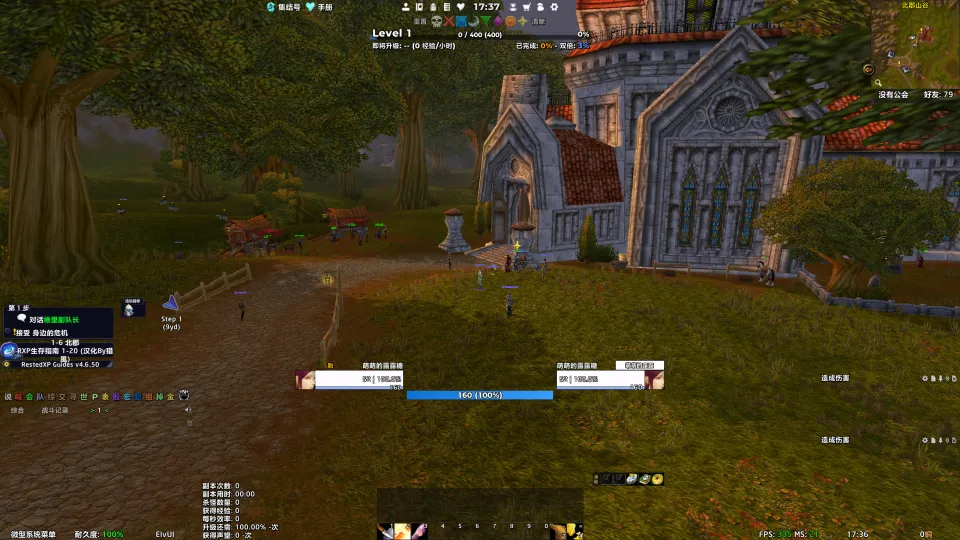Viewport: 960px width, 540px height.
Task: Select the skull raid target marker
Action: tap(436, 20)
